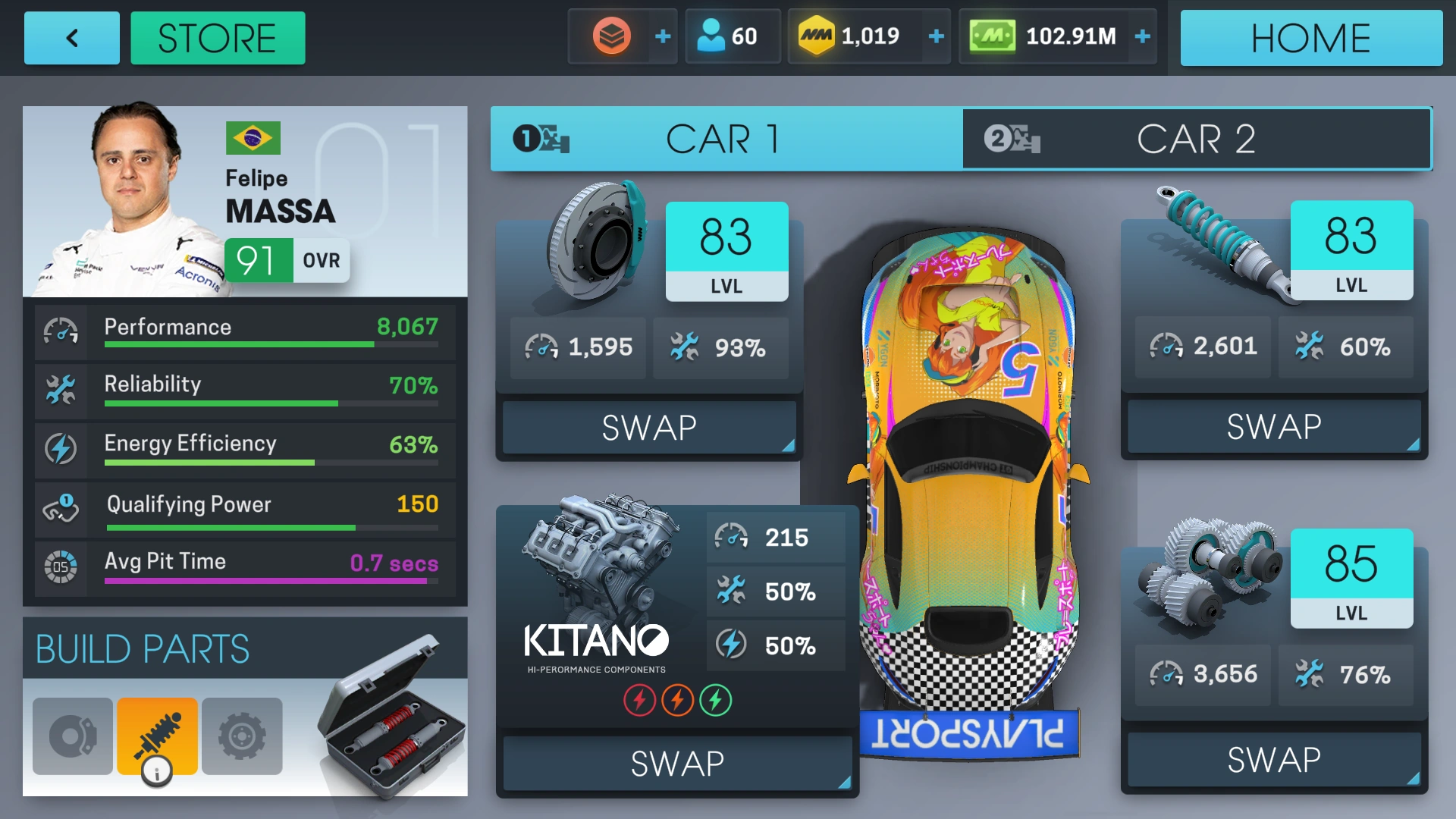The width and height of the screenshot is (1456, 819).
Task: Select the CAR 1 tab
Action: (x=726, y=140)
